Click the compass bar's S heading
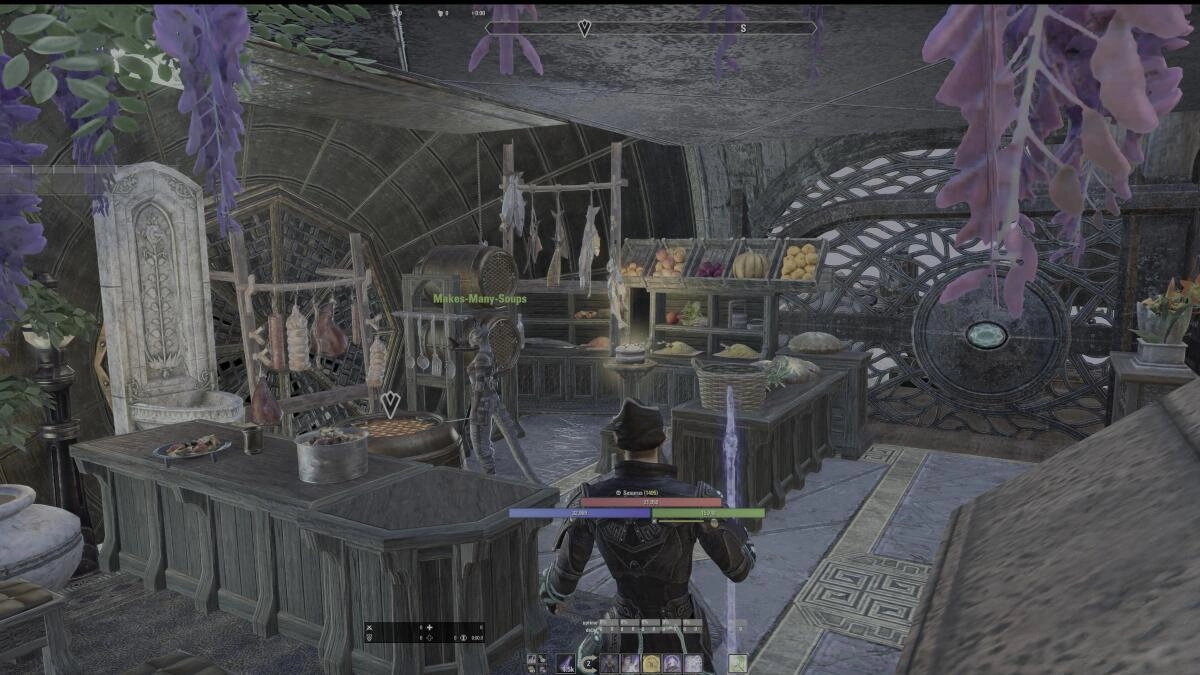Viewport: 1200px width, 675px height. pyautogui.click(x=742, y=28)
